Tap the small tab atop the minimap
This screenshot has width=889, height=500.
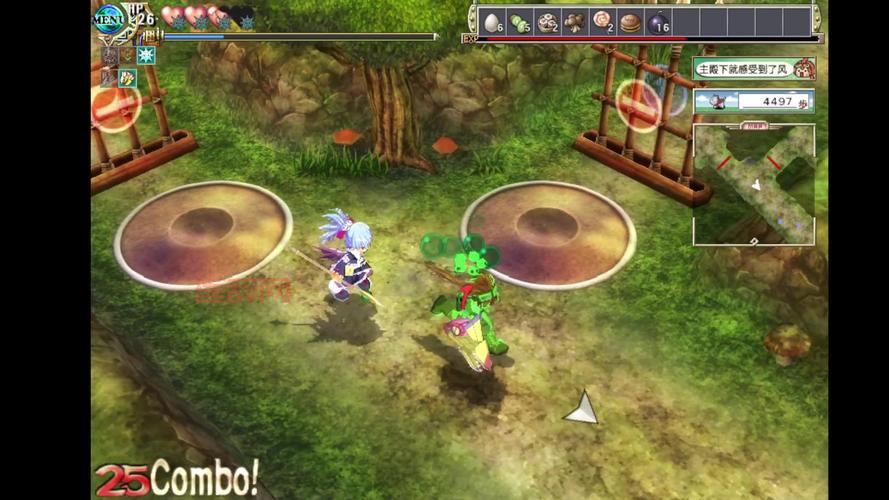(x=754, y=126)
